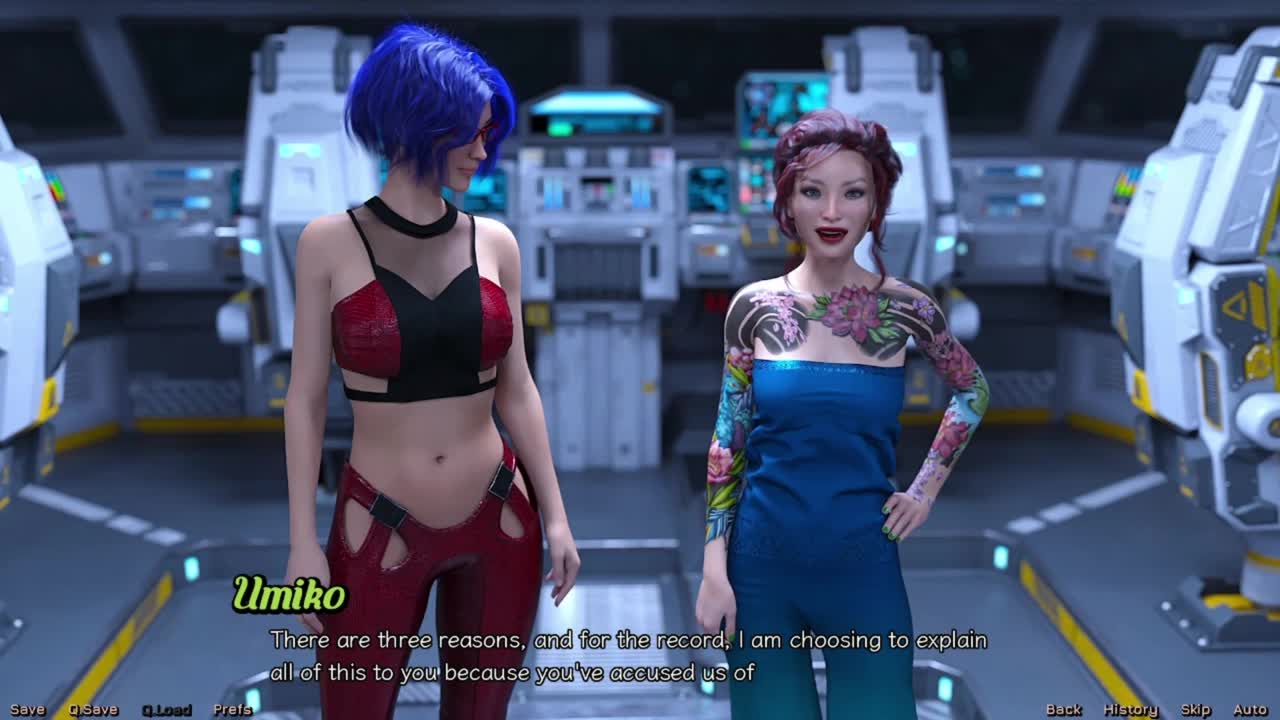The image size is (1280, 720).
Task: Go Back to previous dialogue line
Action: (x=1063, y=710)
